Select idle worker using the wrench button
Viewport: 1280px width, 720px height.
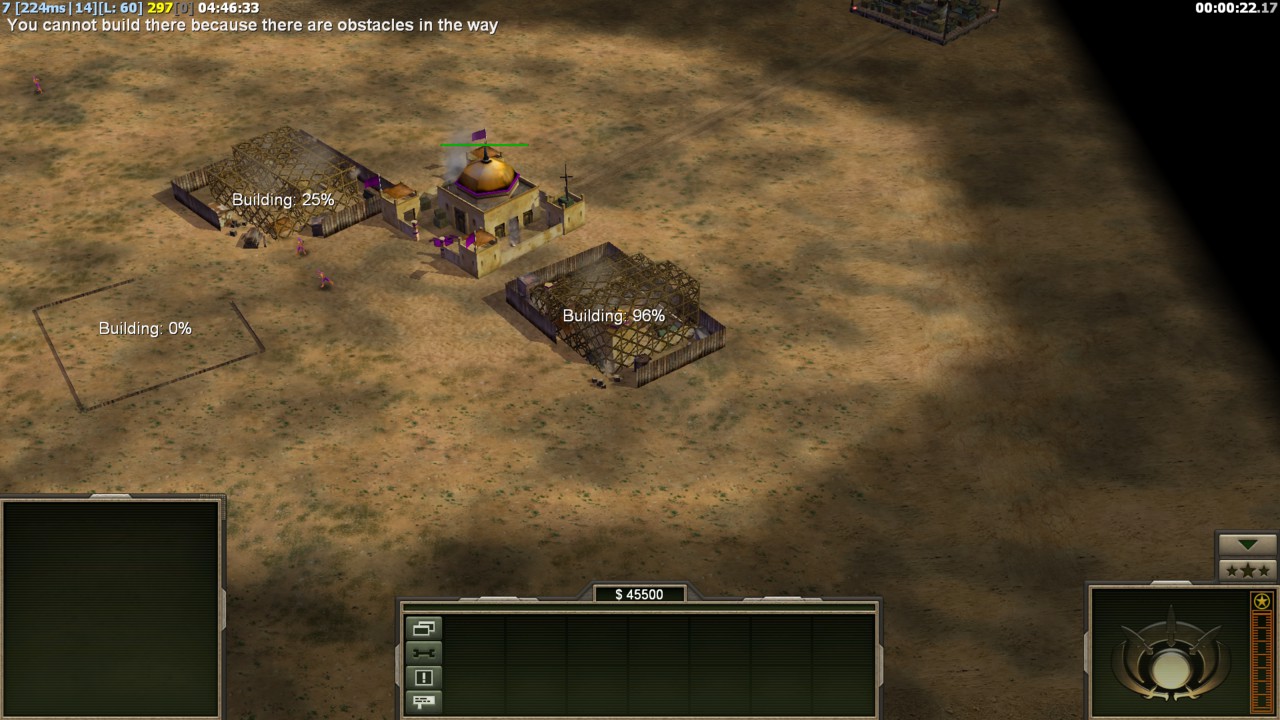pyautogui.click(x=423, y=653)
